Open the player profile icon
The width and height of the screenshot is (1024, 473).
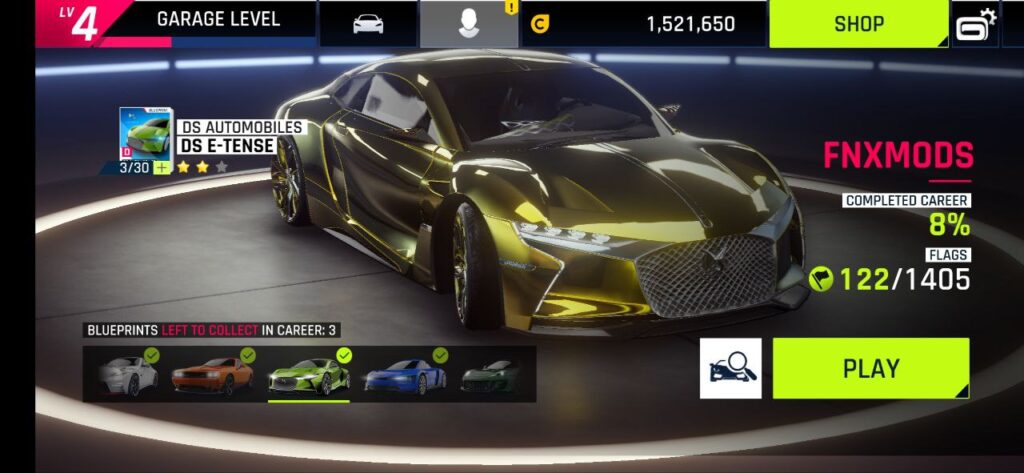click(468, 24)
